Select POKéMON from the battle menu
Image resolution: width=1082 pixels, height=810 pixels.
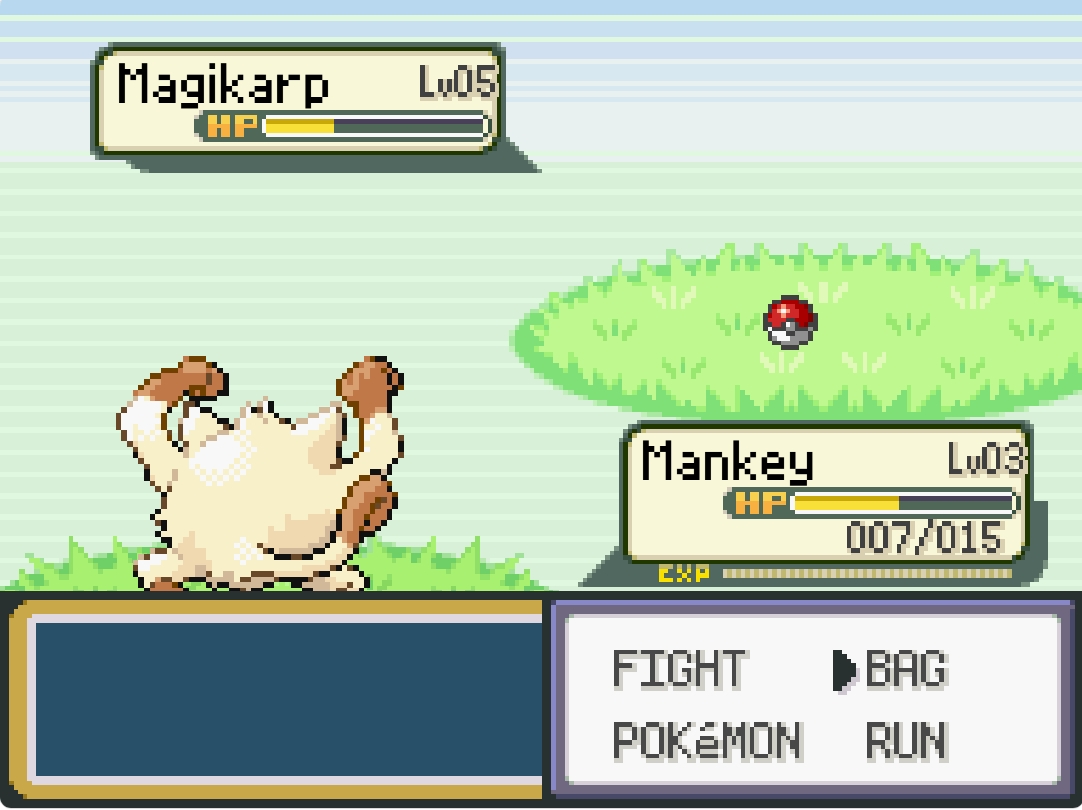click(x=706, y=741)
